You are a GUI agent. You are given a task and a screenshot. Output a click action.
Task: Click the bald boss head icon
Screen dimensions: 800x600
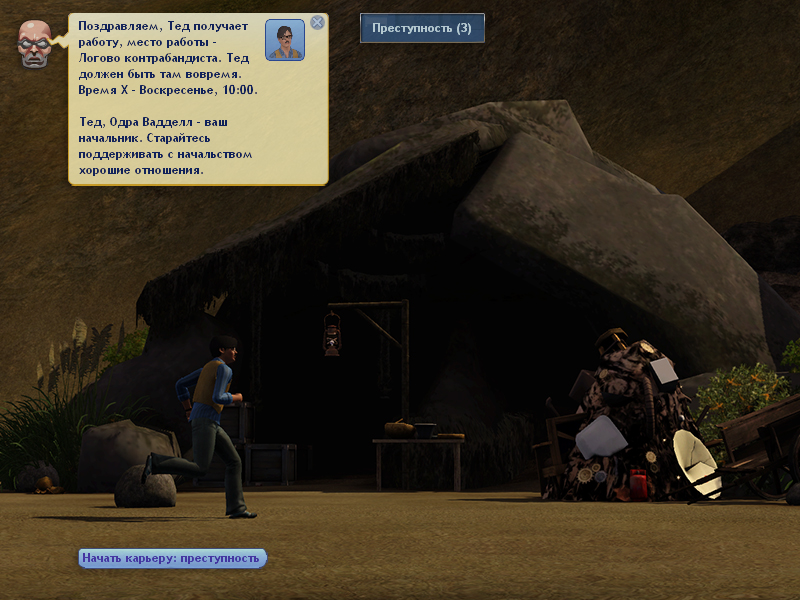pos(36,45)
